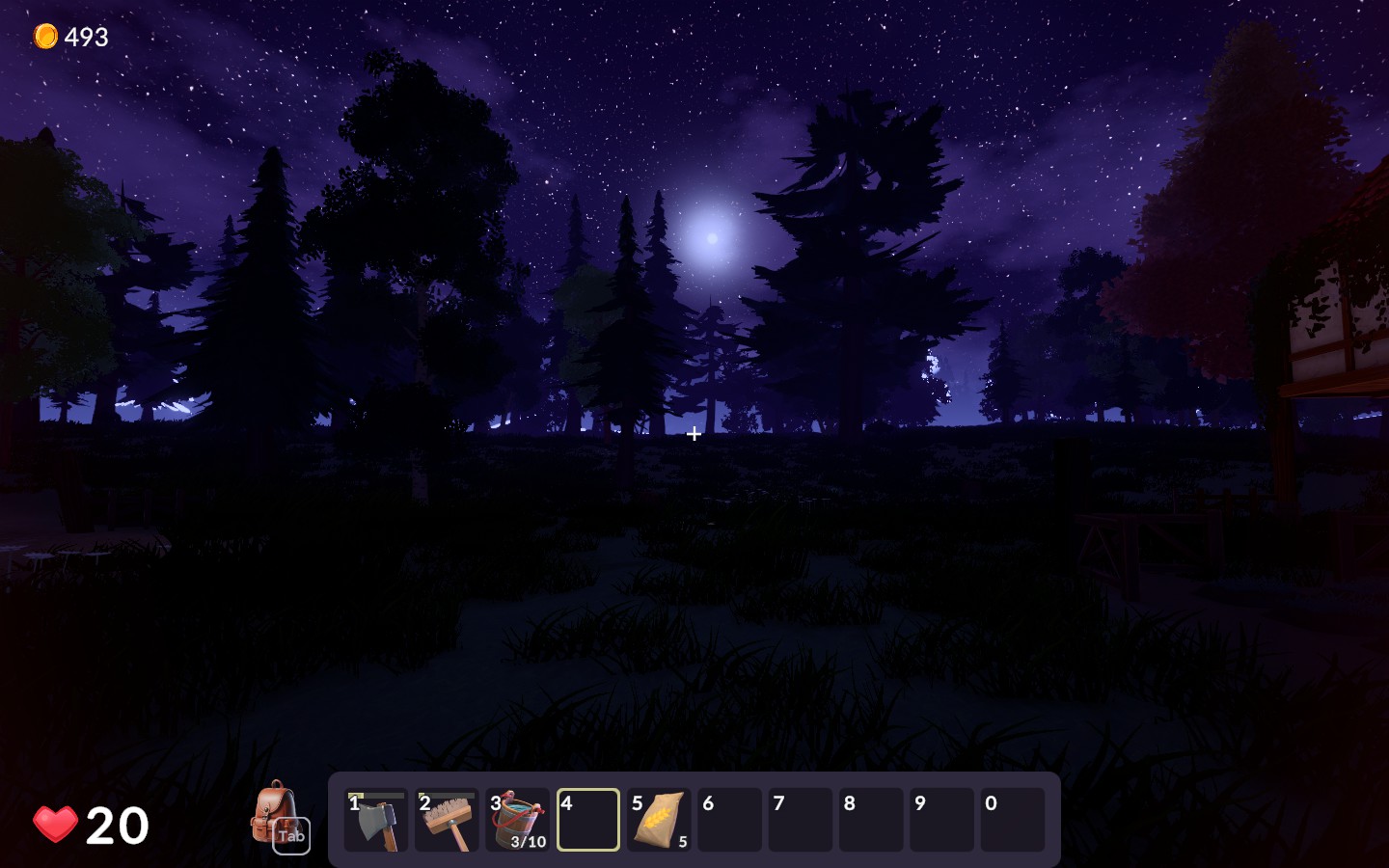Click the highlighted empty hotbar slot 4
The image size is (1389, 868).
(x=588, y=821)
